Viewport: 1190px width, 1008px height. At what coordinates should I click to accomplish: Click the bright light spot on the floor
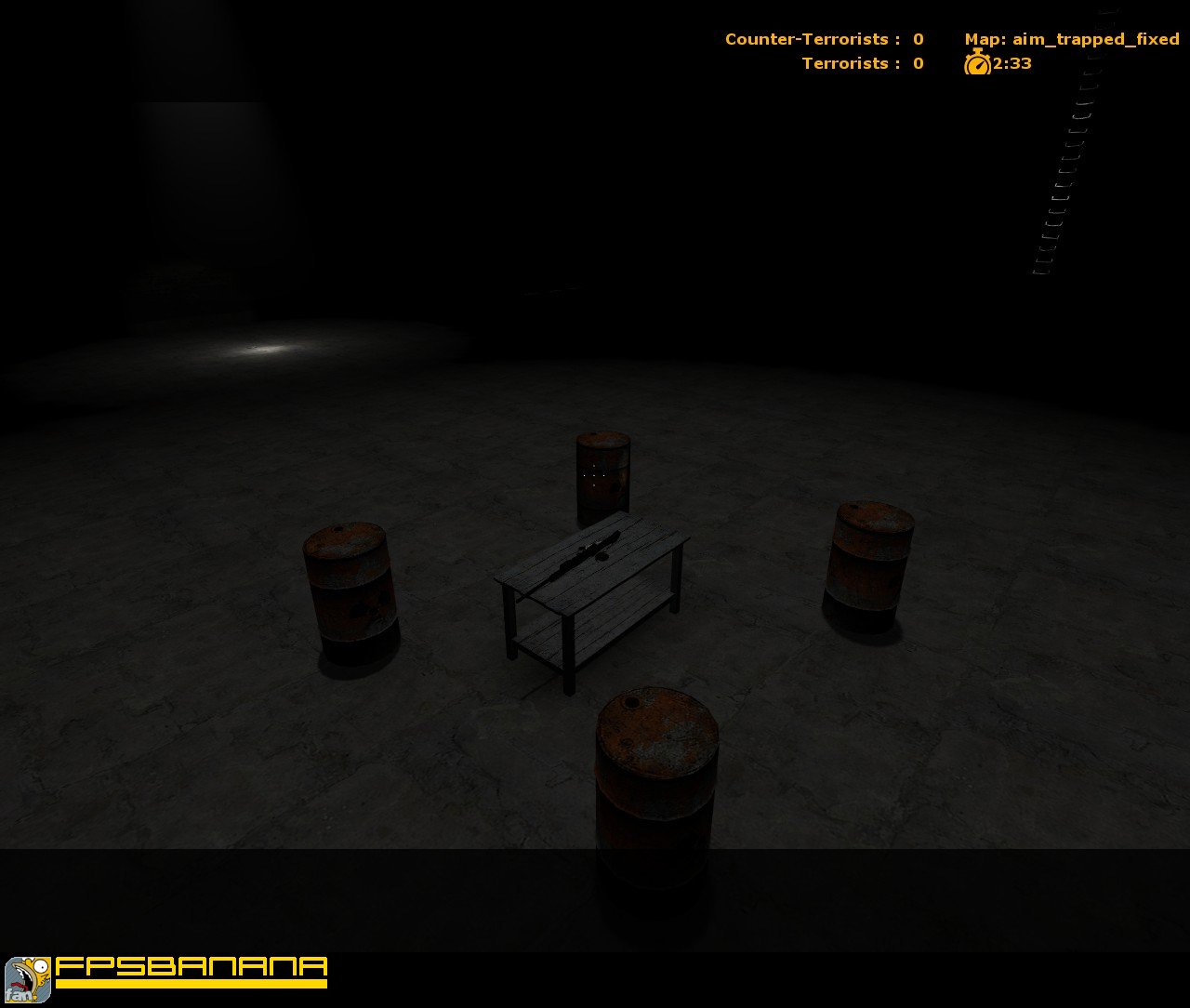[265, 349]
